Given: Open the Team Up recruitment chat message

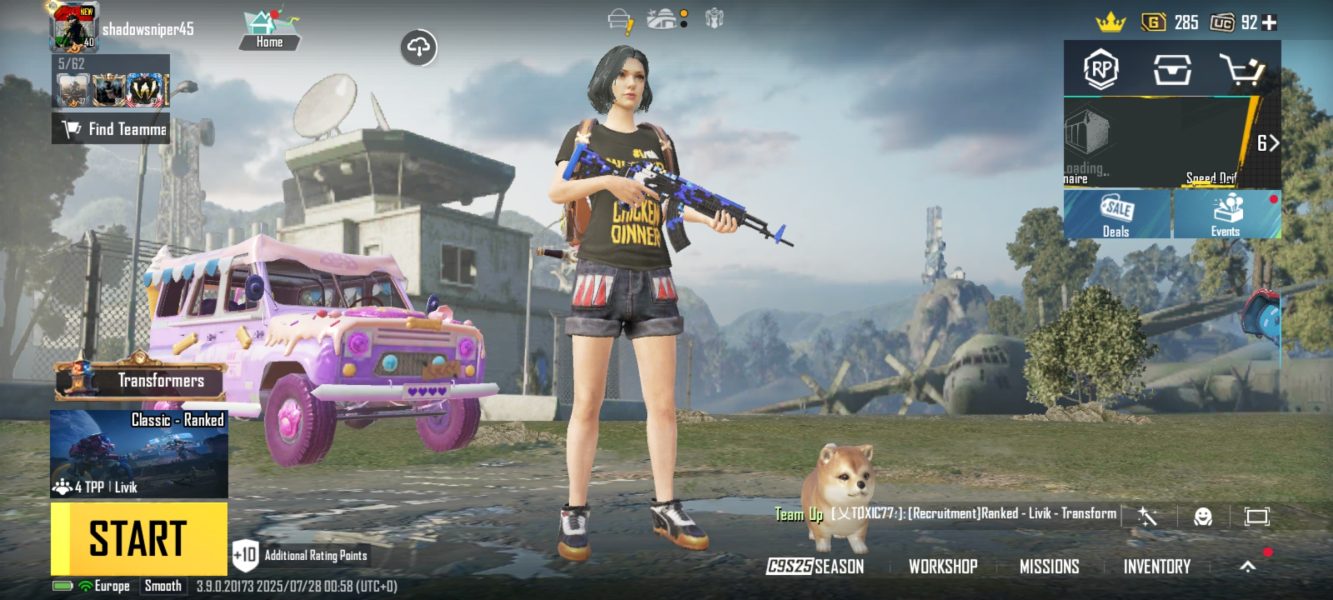Looking at the screenshot, I should click(x=945, y=514).
